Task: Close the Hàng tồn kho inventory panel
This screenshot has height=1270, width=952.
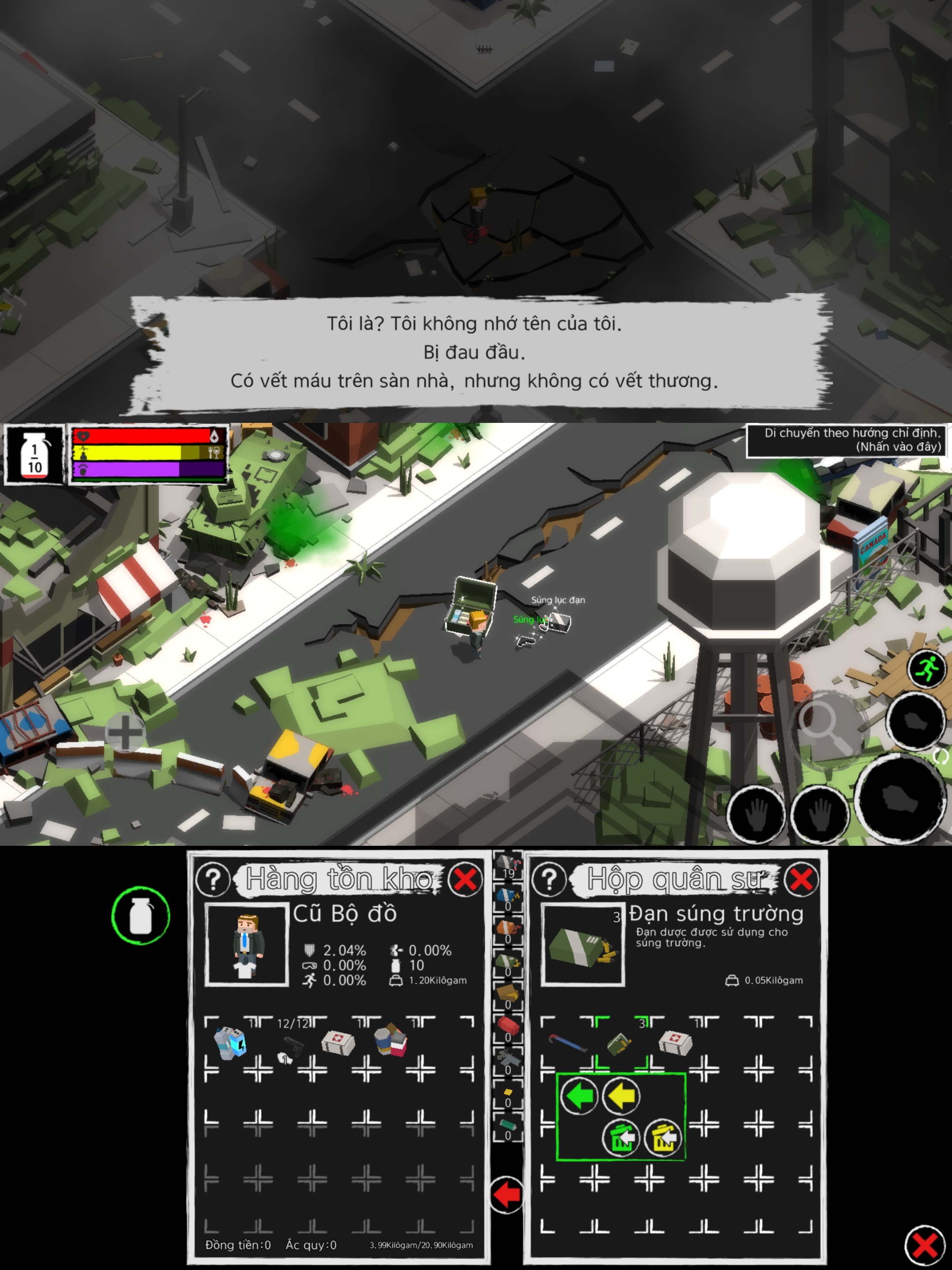Action: click(465, 879)
